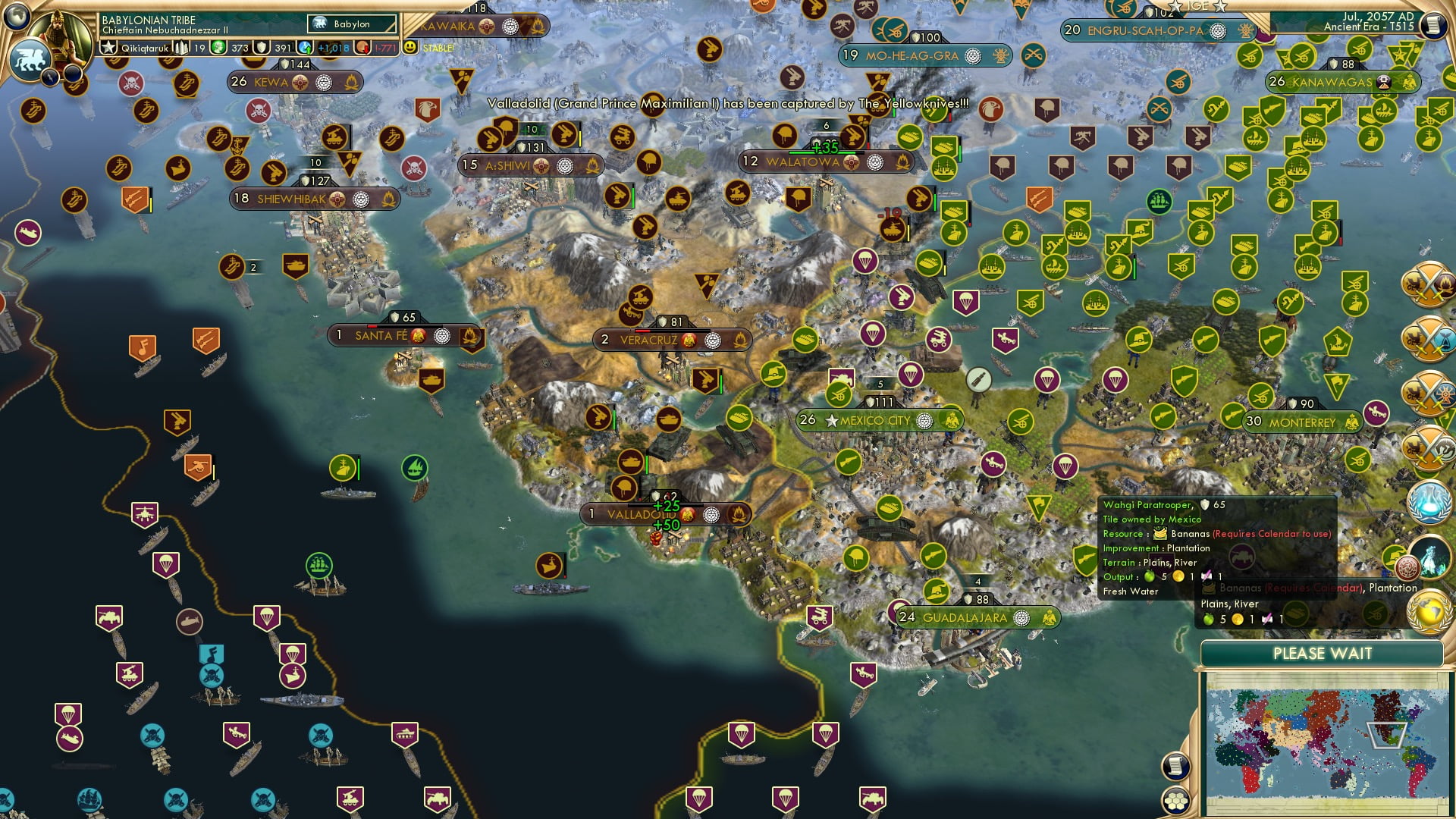Open the Babylon civilization selector panel
1456x819 pixels.
[x=351, y=24]
